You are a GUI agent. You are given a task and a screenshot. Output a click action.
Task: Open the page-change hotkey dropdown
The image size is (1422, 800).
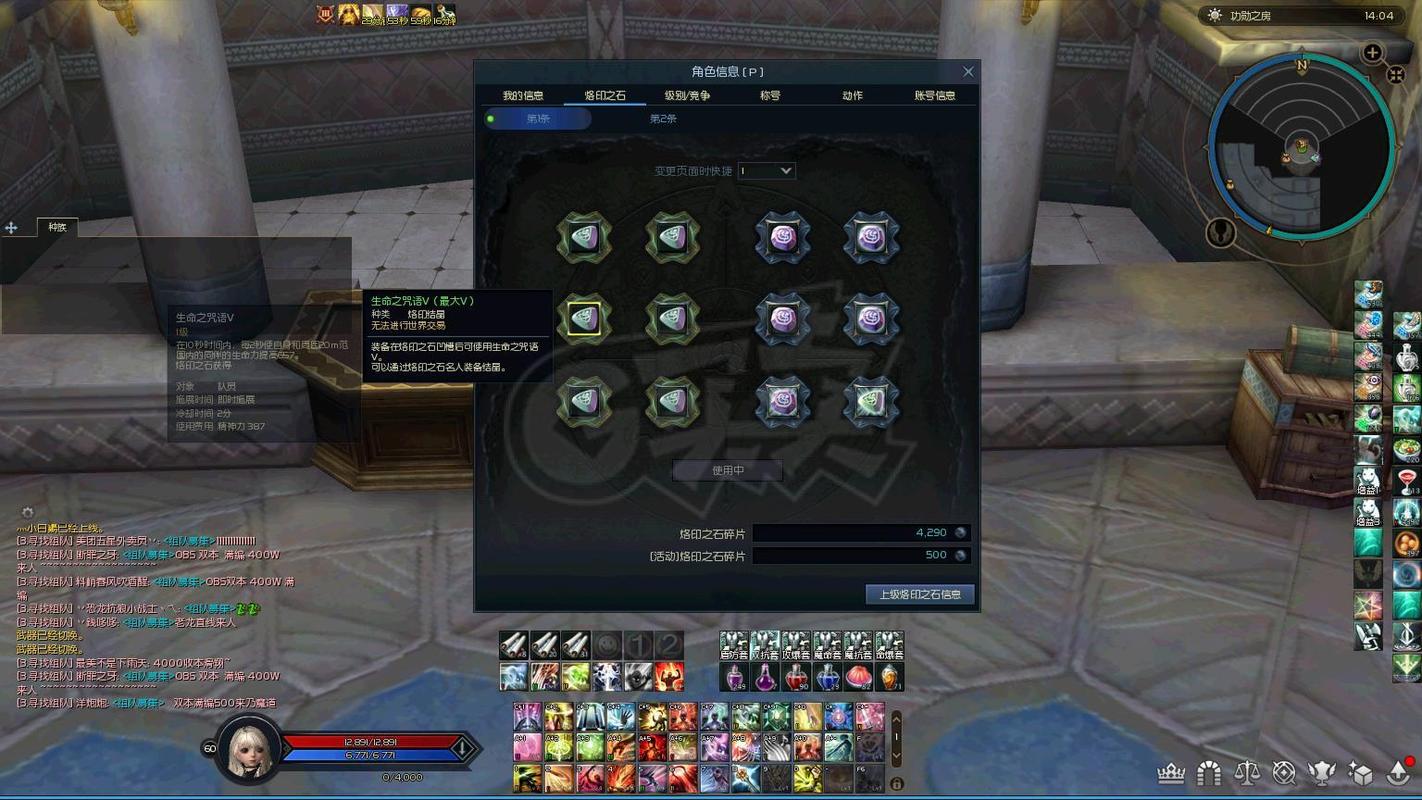pos(767,171)
